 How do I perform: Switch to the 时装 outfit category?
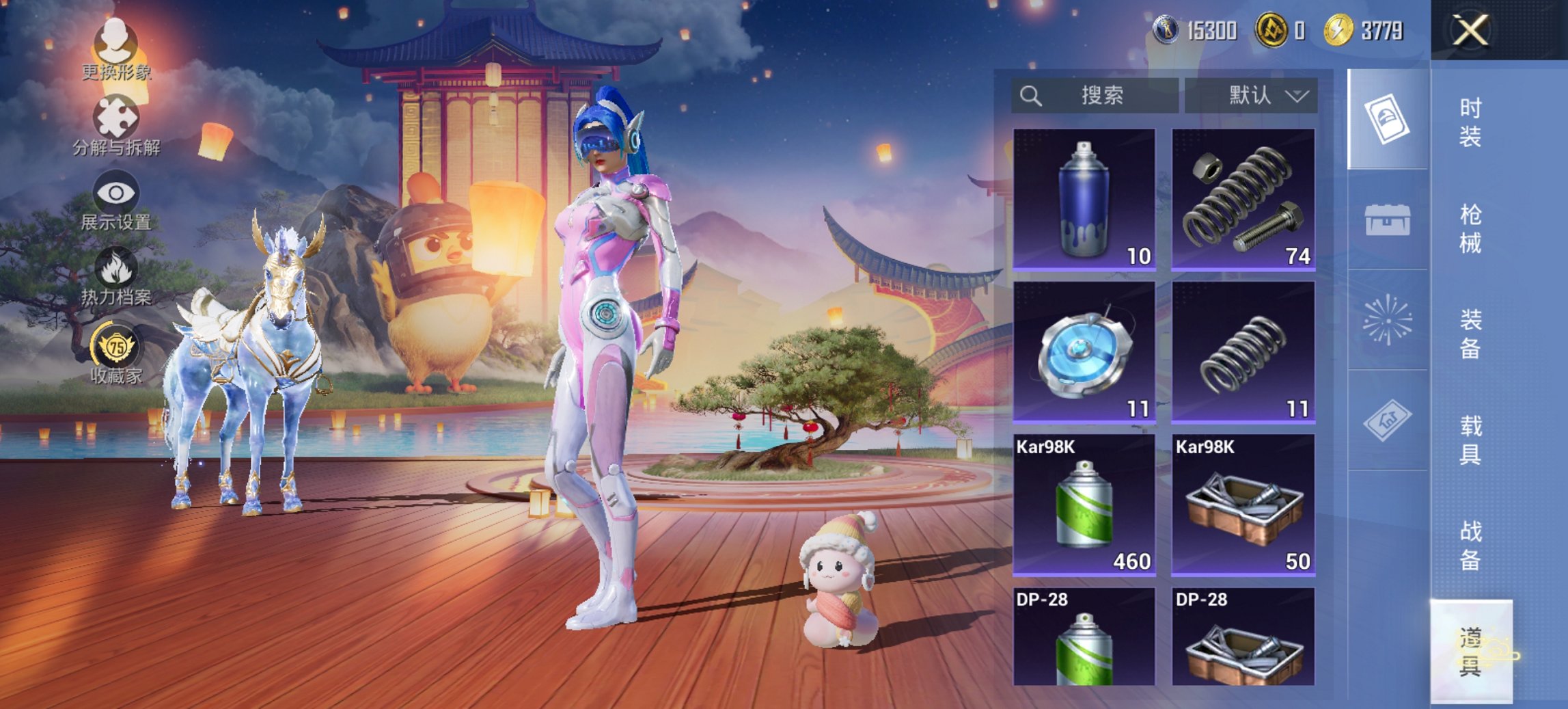tap(1470, 122)
